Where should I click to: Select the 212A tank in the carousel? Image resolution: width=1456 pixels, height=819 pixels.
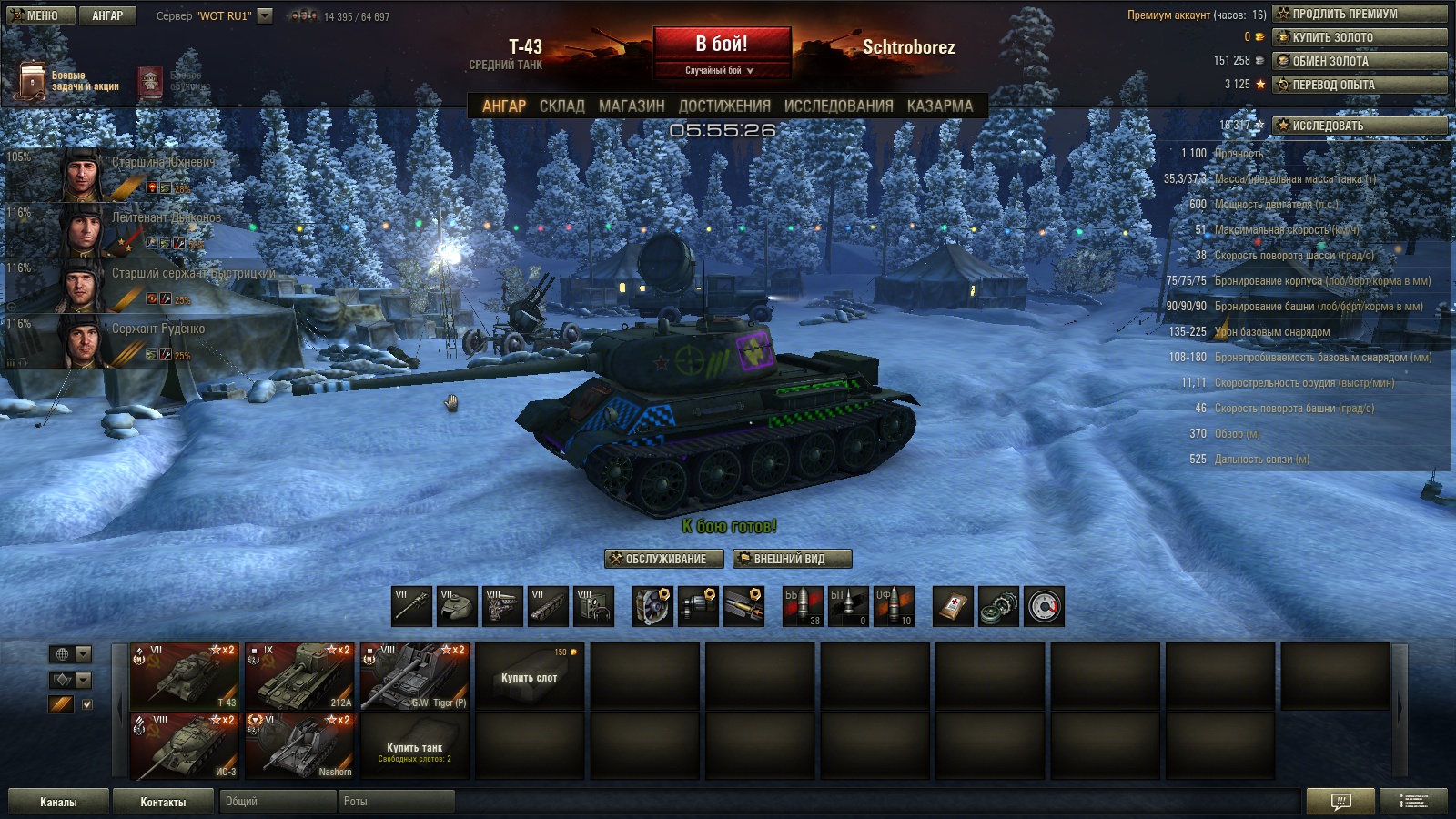(299, 676)
